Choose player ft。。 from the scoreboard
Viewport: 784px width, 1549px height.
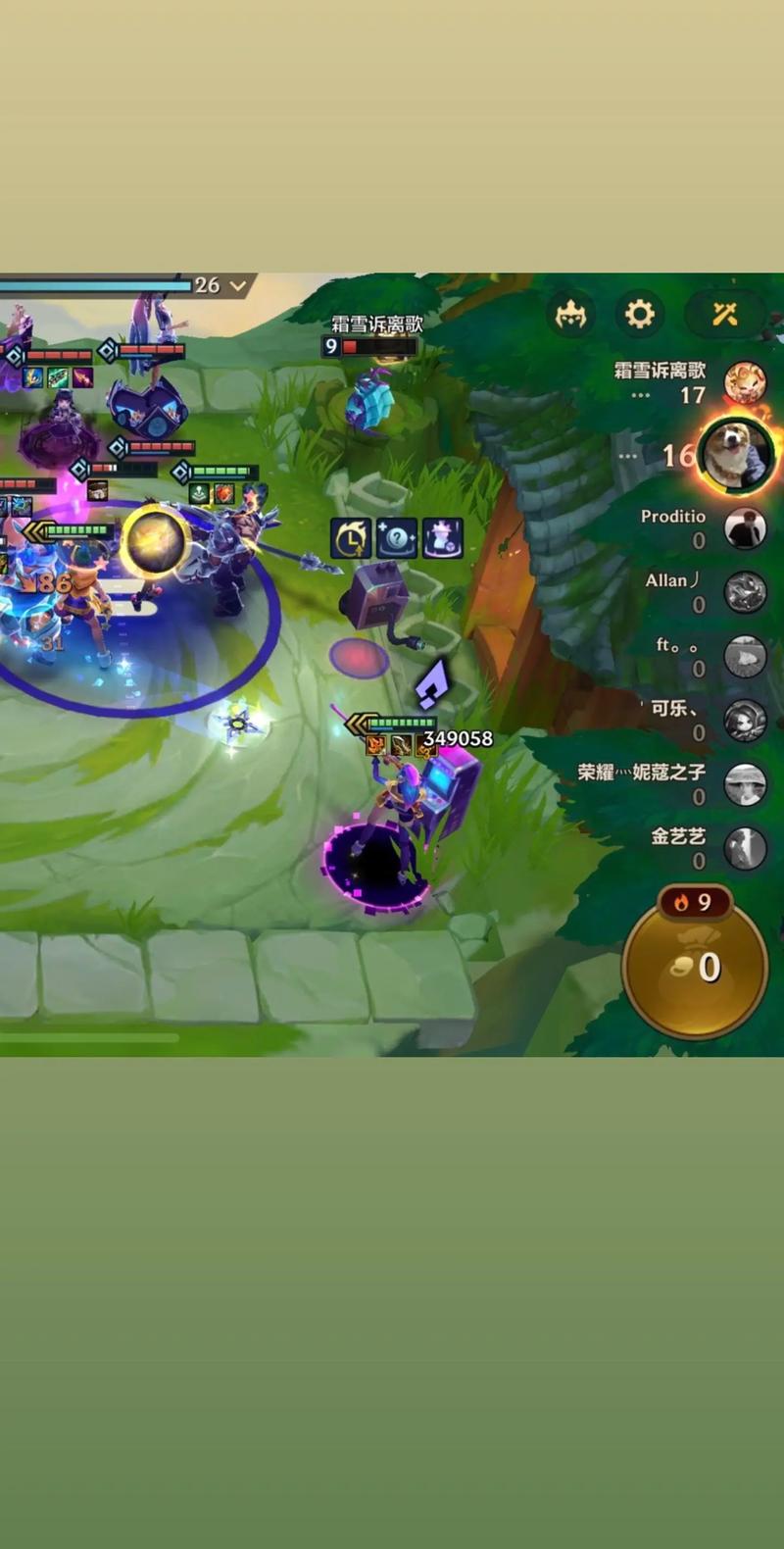click(745, 656)
